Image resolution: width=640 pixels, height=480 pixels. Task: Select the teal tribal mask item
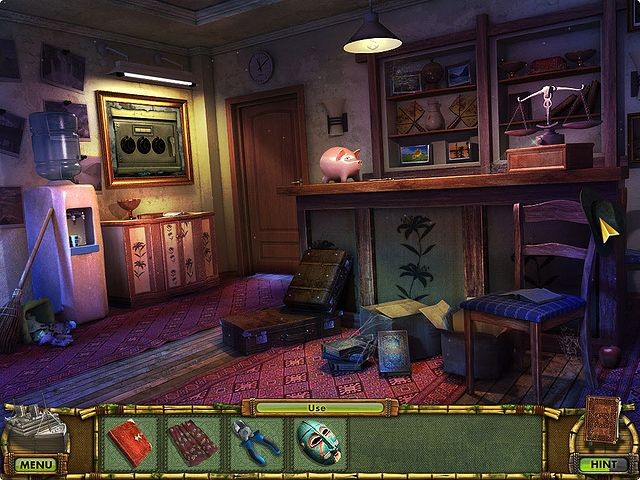click(x=318, y=442)
